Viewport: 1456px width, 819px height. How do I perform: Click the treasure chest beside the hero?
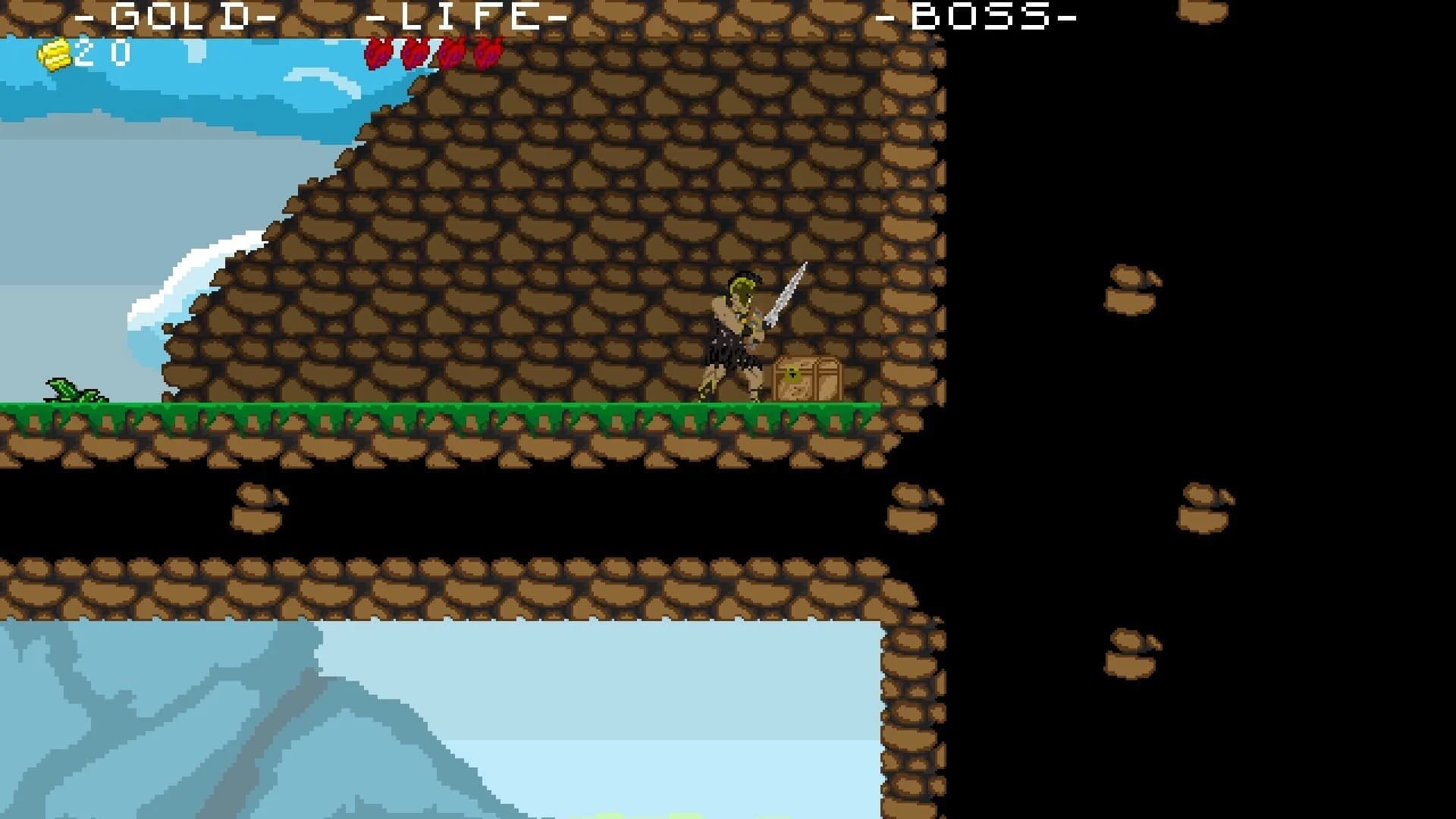click(806, 378)
